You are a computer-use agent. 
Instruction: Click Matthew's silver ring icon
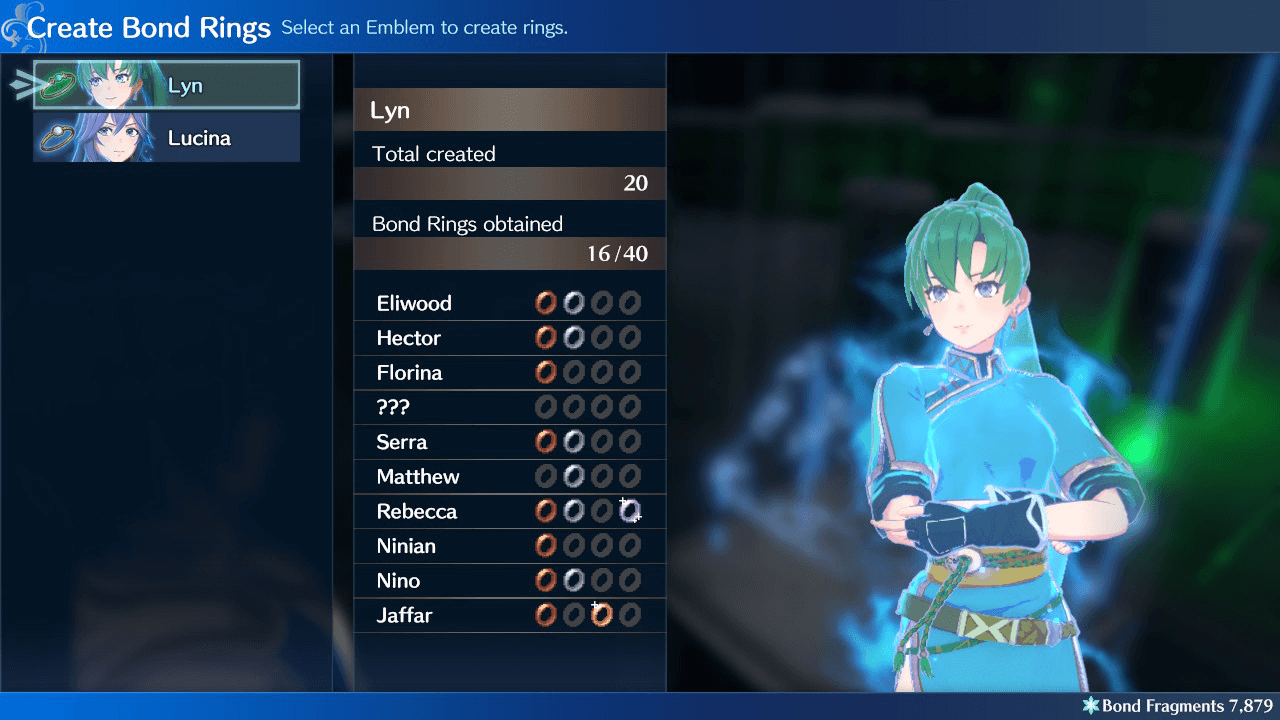point(574,476)
